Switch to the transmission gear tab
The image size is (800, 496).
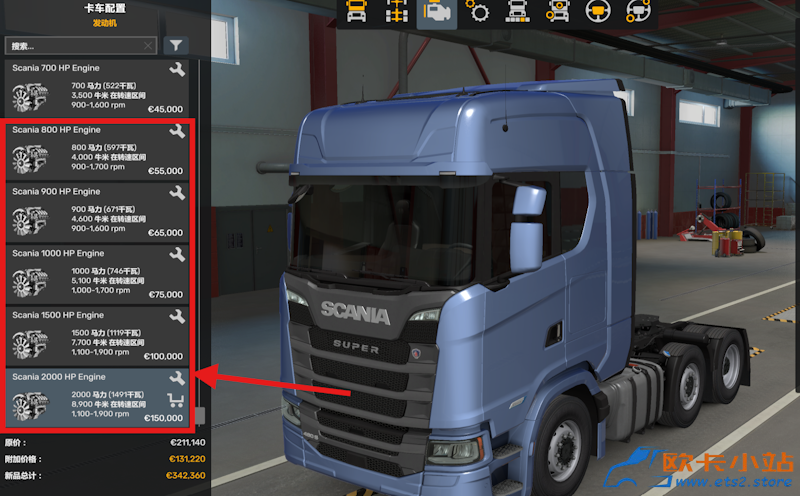point(478,12)
